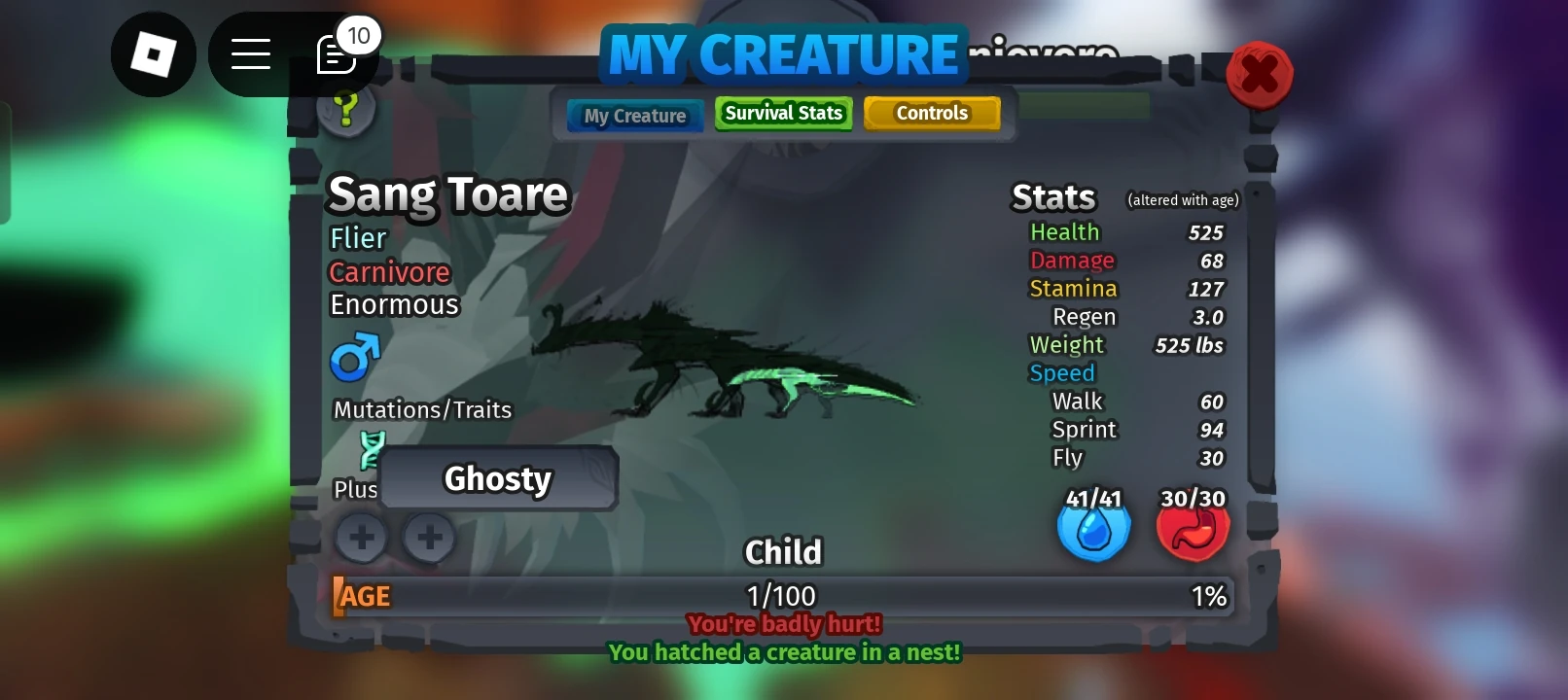Click the Stats heading

pos(1054,197)
